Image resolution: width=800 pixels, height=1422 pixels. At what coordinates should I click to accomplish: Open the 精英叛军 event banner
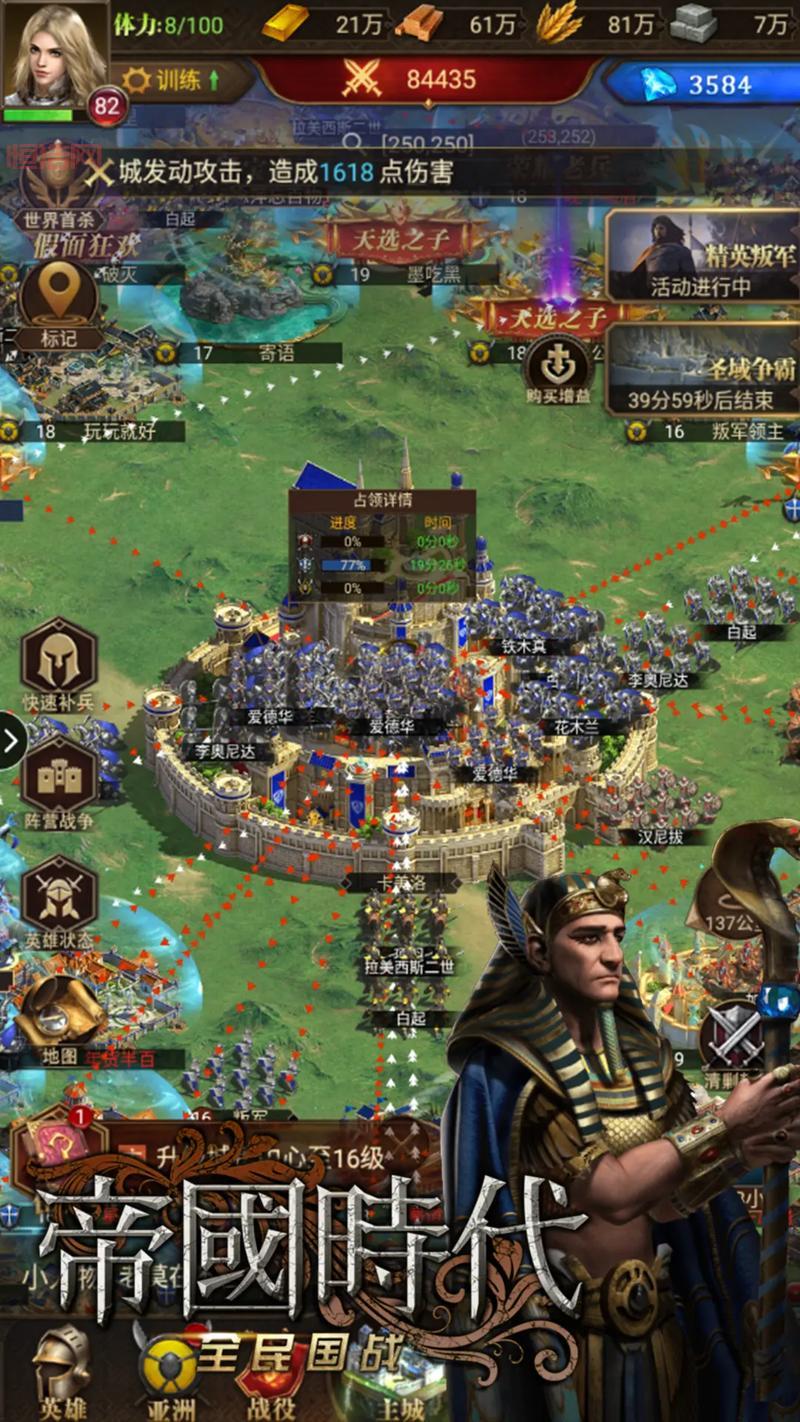(702, 256)
